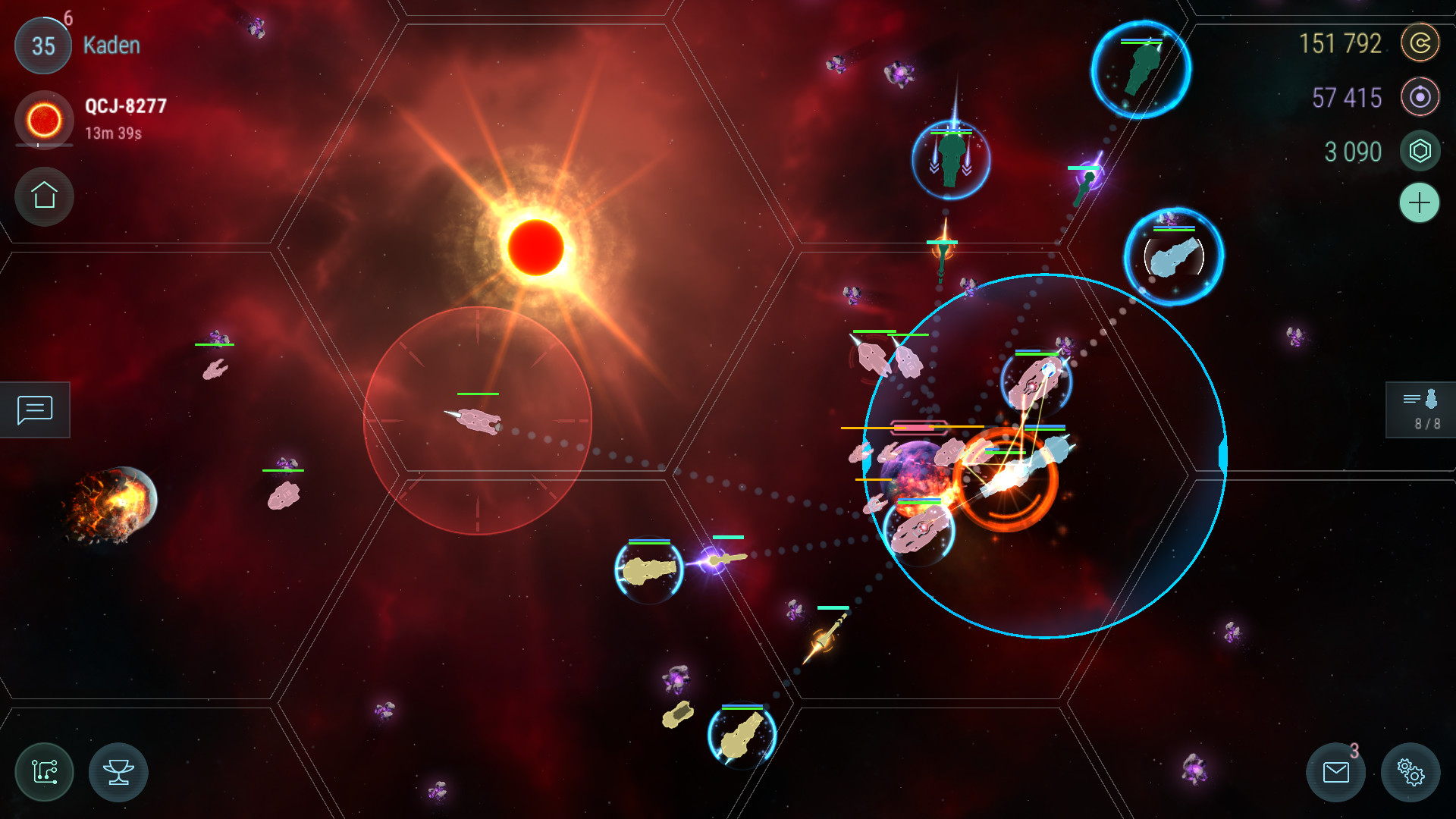Select the yellow transport inside the blue circle
Viewport: 1456px width, 819px height.
point(648,569)
